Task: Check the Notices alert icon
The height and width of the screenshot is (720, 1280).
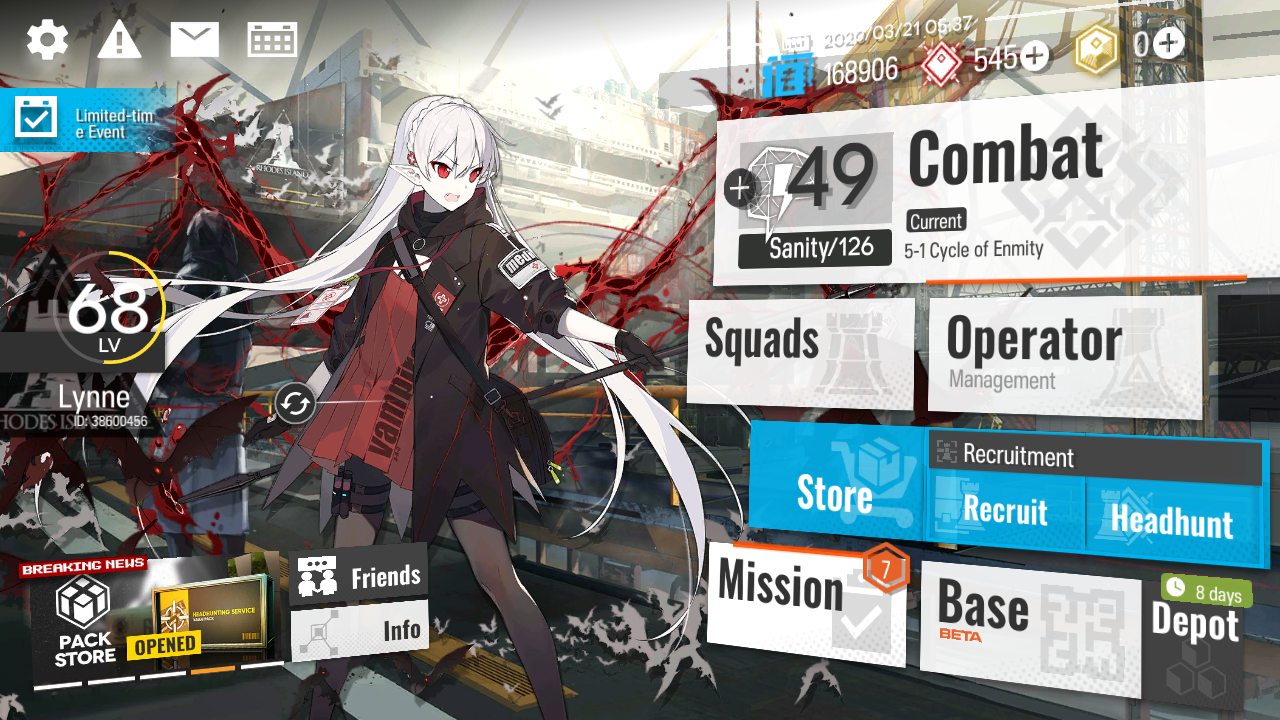Action: 120,38
